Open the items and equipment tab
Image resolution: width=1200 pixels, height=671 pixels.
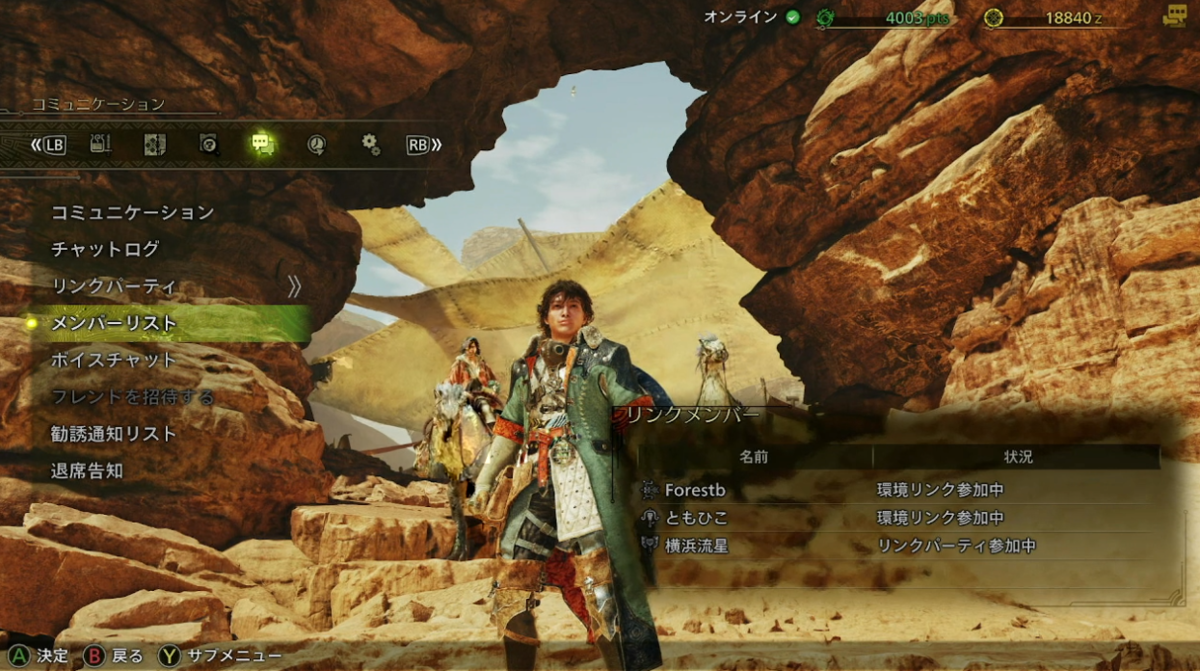click(100, 144)
